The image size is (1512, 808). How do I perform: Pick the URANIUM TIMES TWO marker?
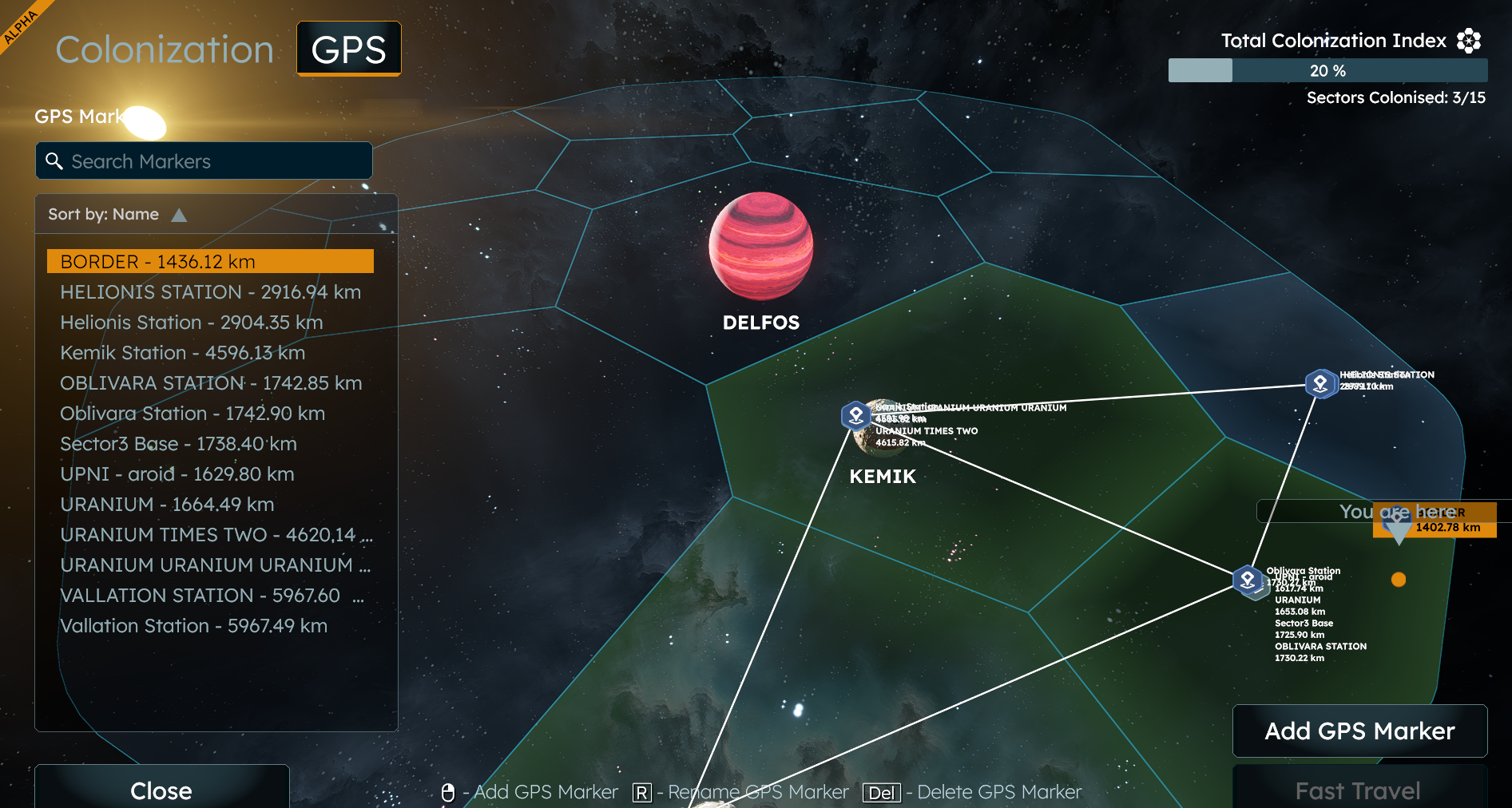pyautogui.click(x=216, y=535)
